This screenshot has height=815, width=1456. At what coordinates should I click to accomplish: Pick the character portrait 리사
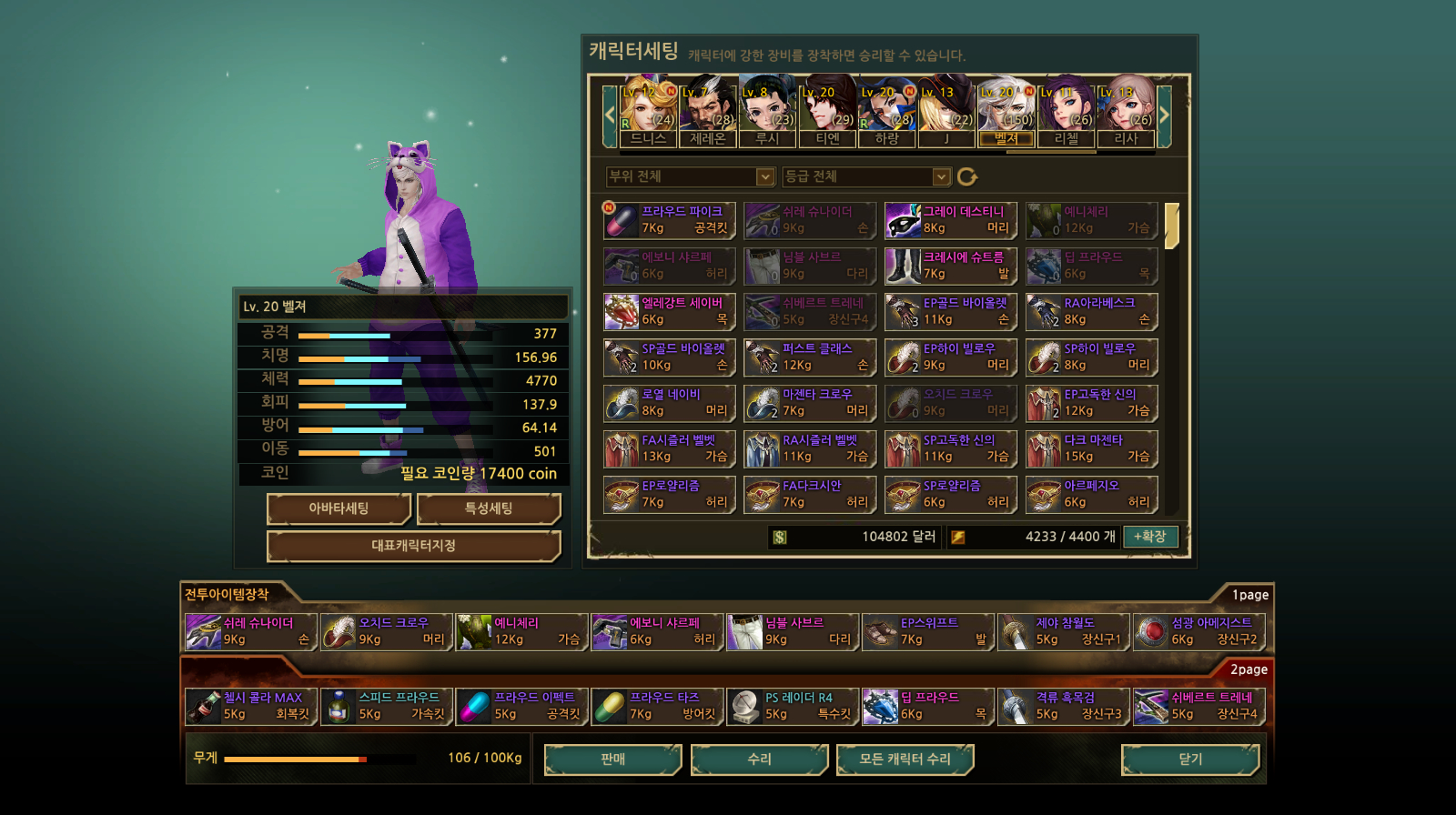point(1126,113)
